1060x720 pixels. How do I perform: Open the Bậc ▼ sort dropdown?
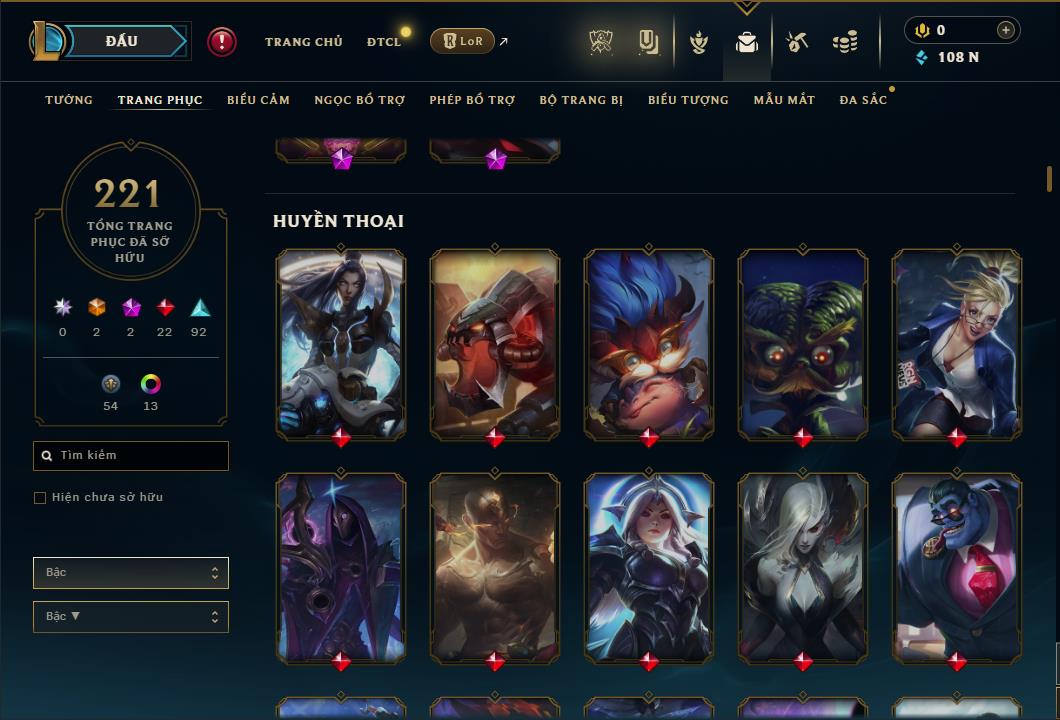pos(131,617)
